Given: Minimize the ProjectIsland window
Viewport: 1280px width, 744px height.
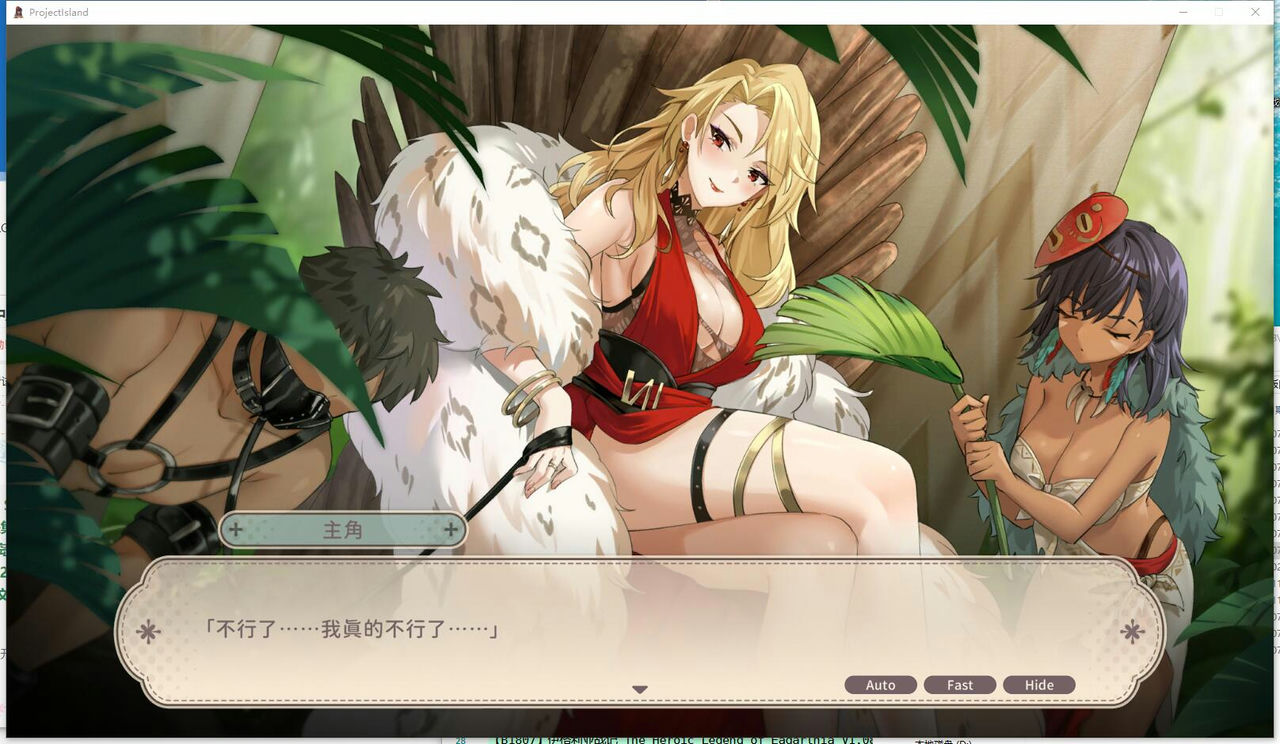Looking at the screenshot, I should pos(1182,12).
